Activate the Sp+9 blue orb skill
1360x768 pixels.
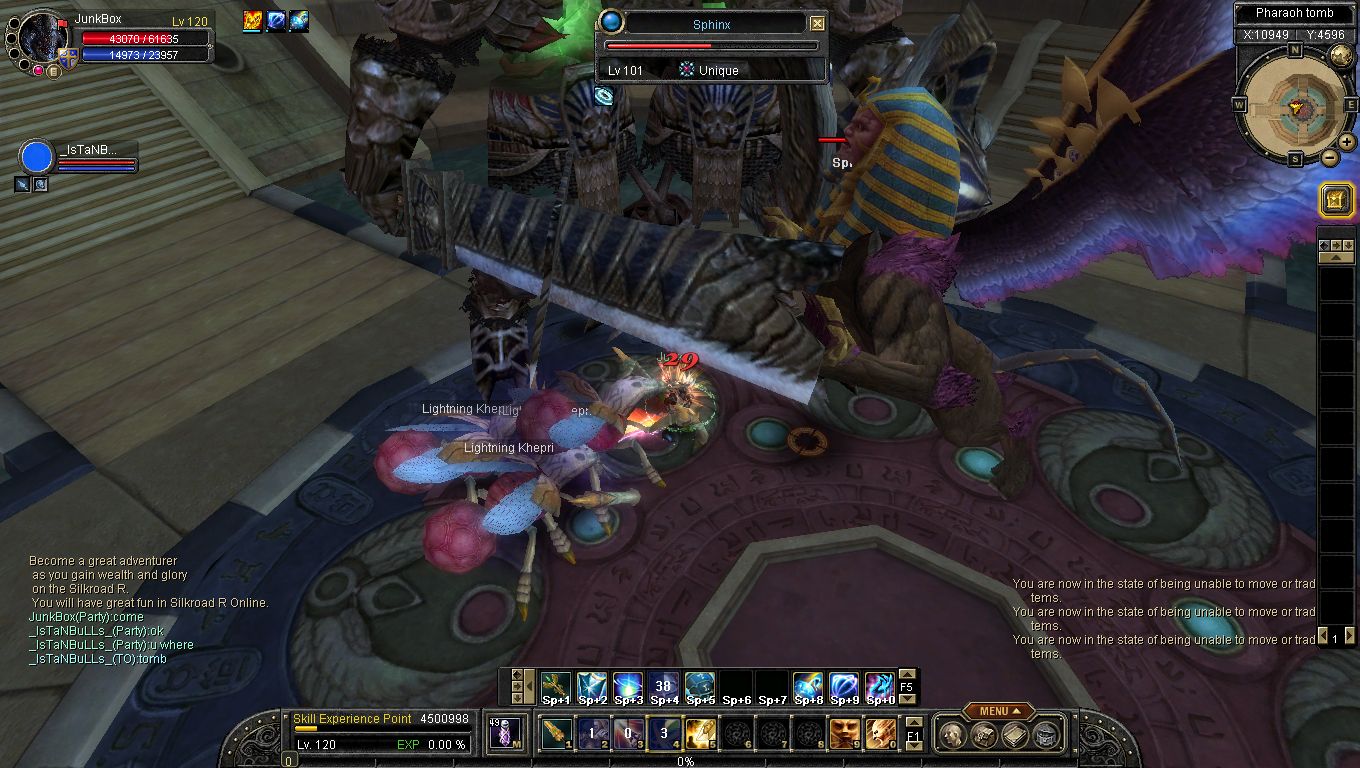[x=844, y=687]
